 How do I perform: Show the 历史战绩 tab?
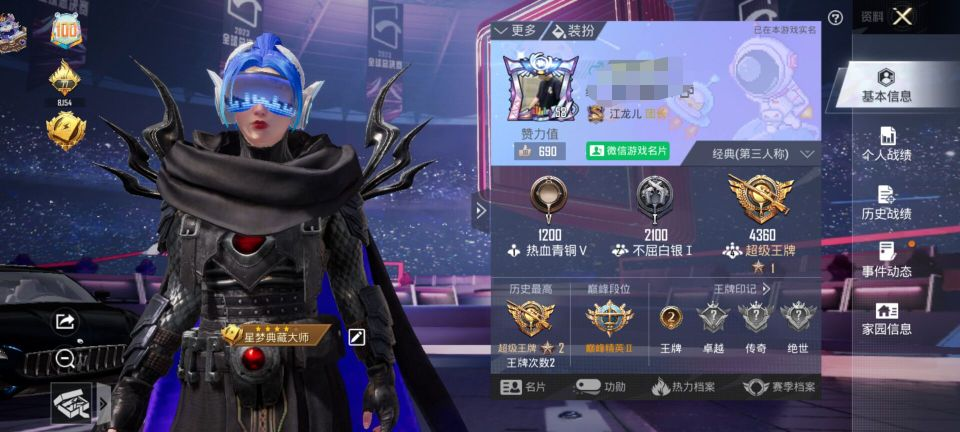pos(886,202)
